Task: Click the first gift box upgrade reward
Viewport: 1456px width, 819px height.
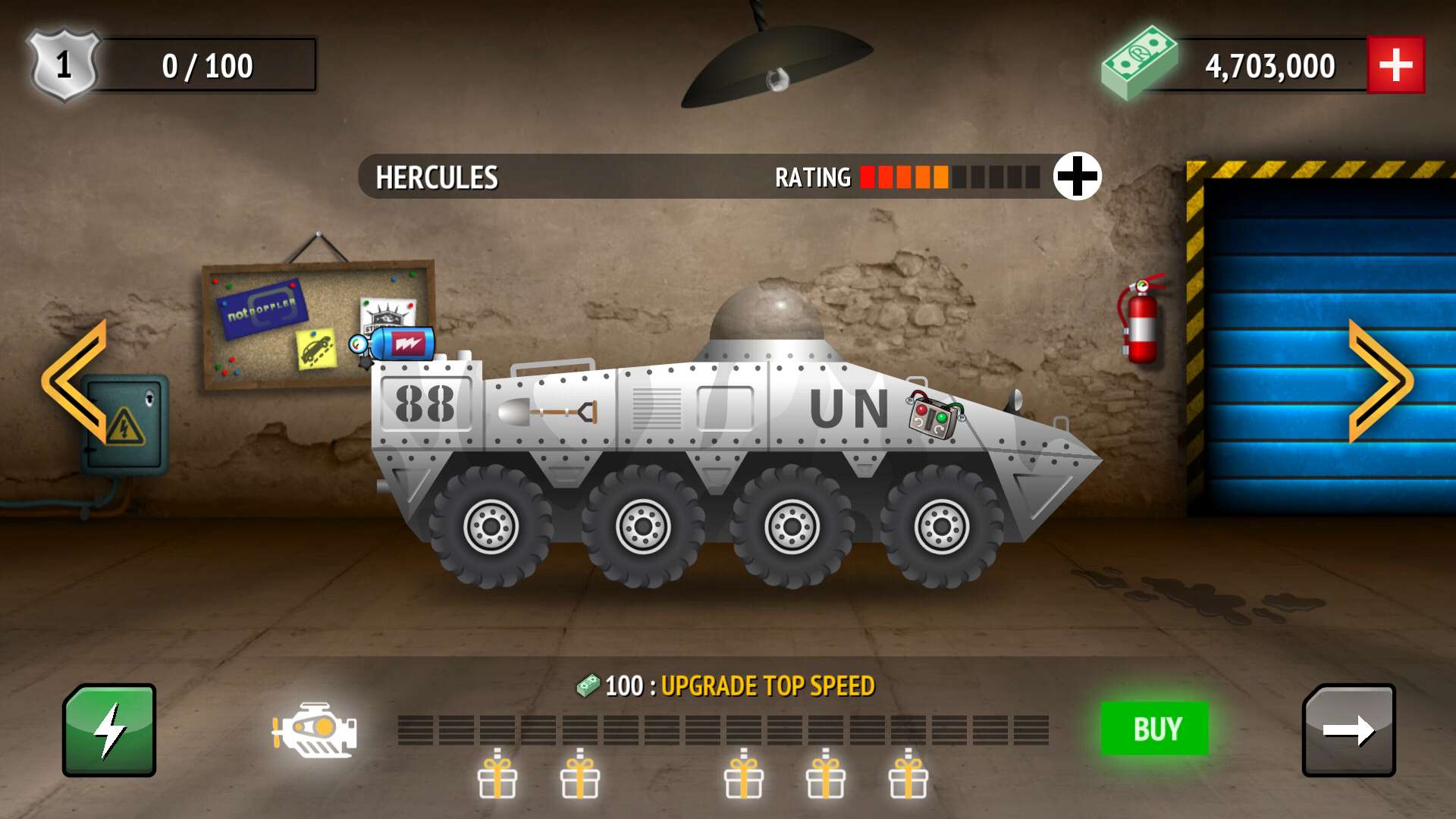Action: tap(497, 776)
